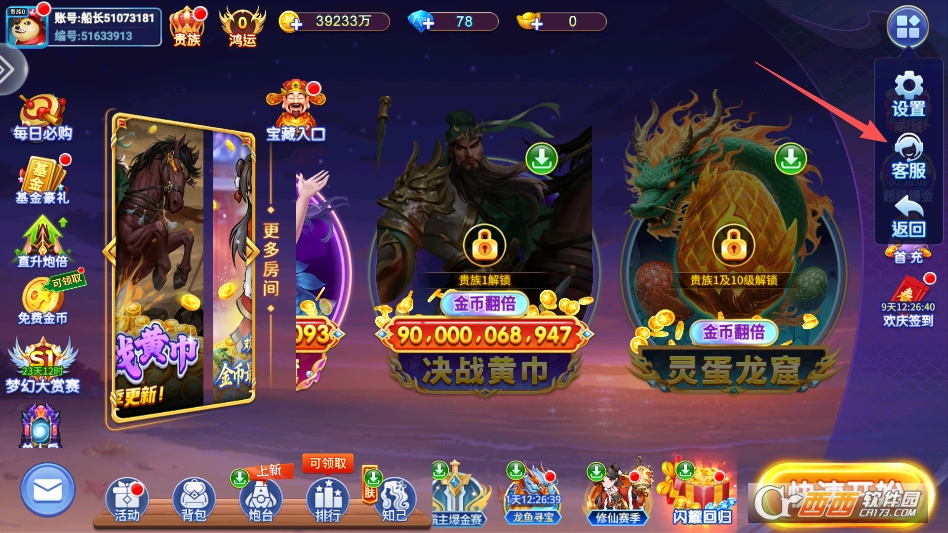The image size is (948, 533).
Task: Add gold coins with the plus icon
Action: [290, 22]
